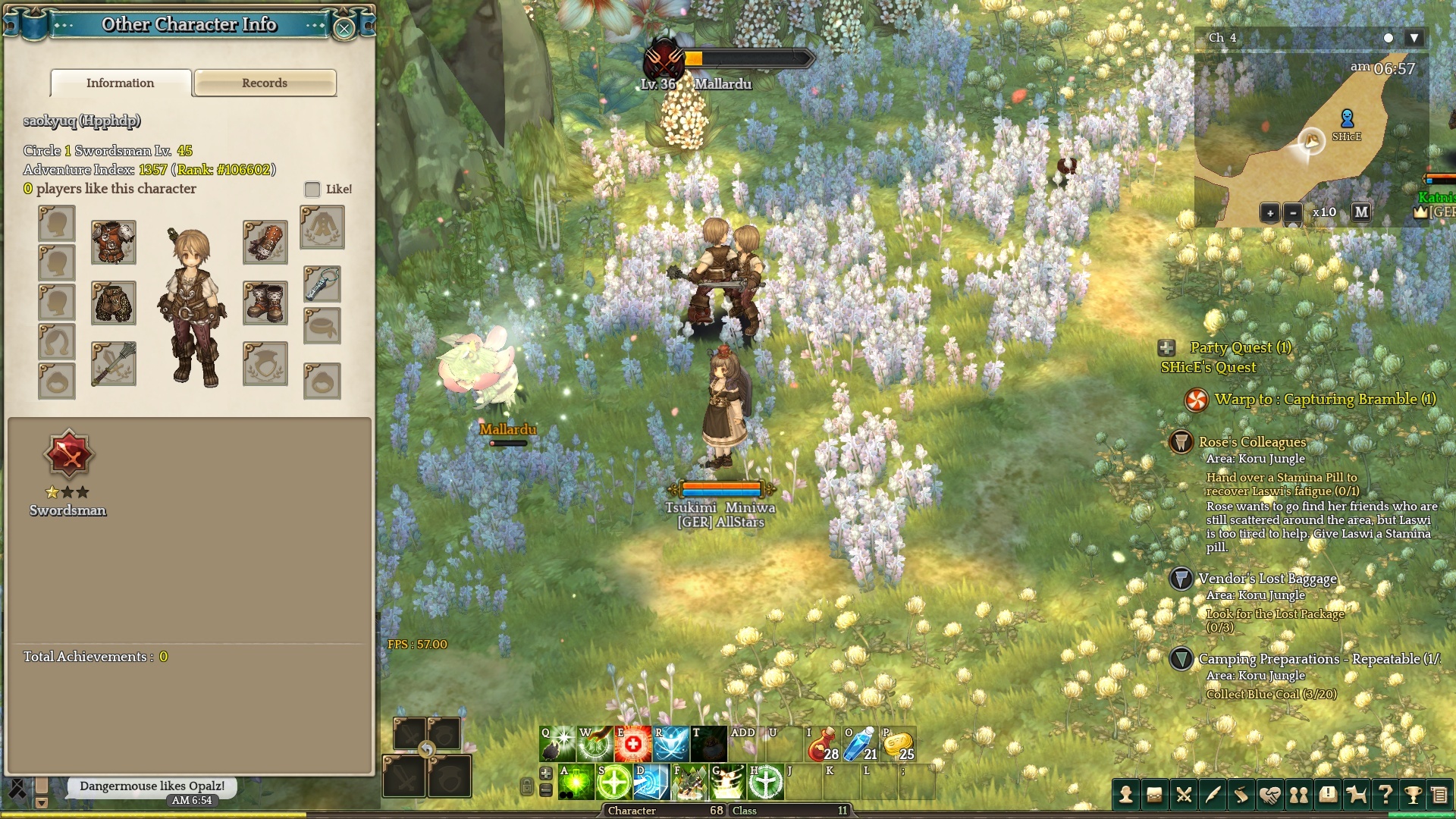Screen dimensions: 1456x819
Task: Zoom out the minimap with minus button
Action: pyautogui.click(x=1293, y=212)
